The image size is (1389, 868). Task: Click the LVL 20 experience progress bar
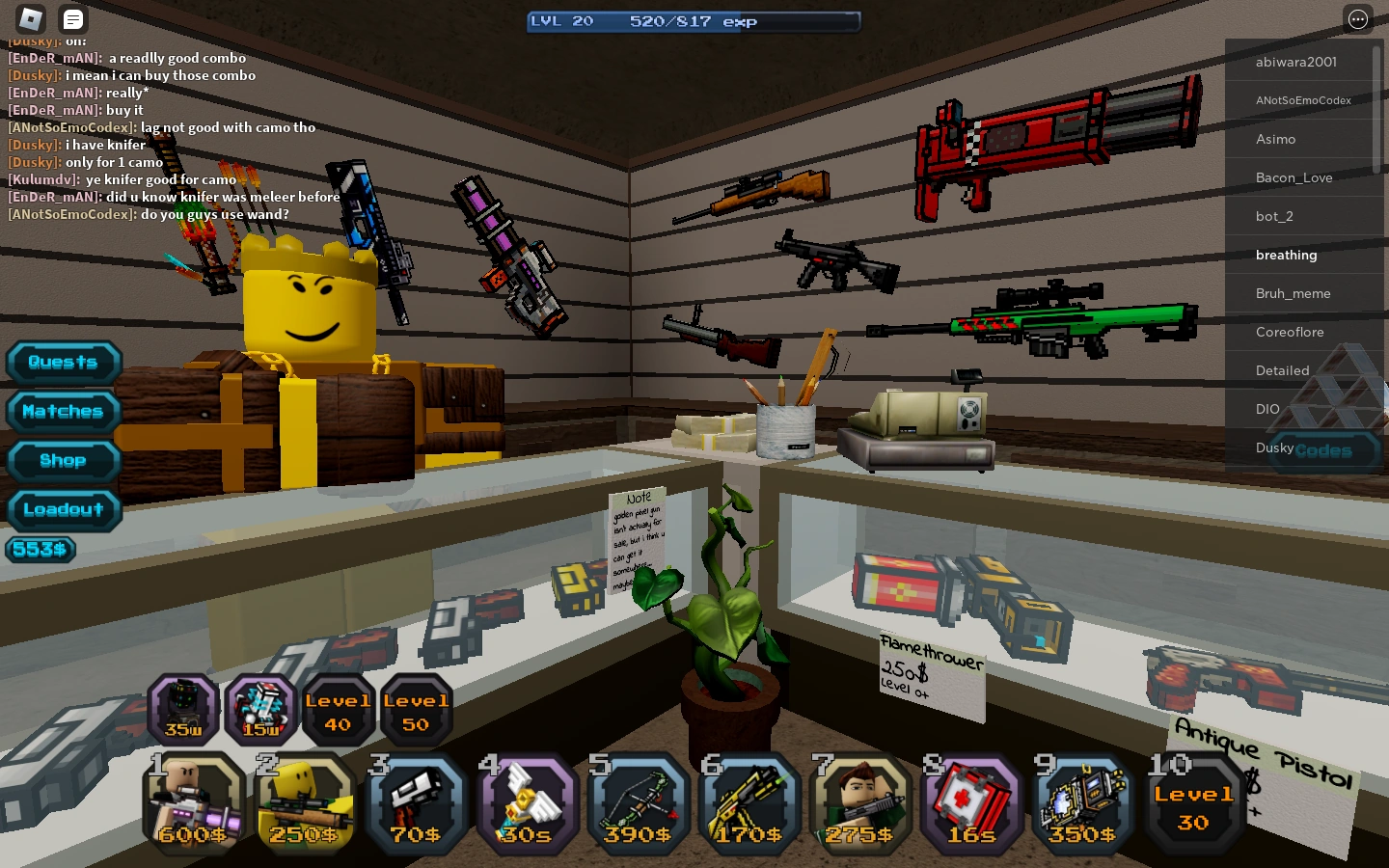point(694,20)
